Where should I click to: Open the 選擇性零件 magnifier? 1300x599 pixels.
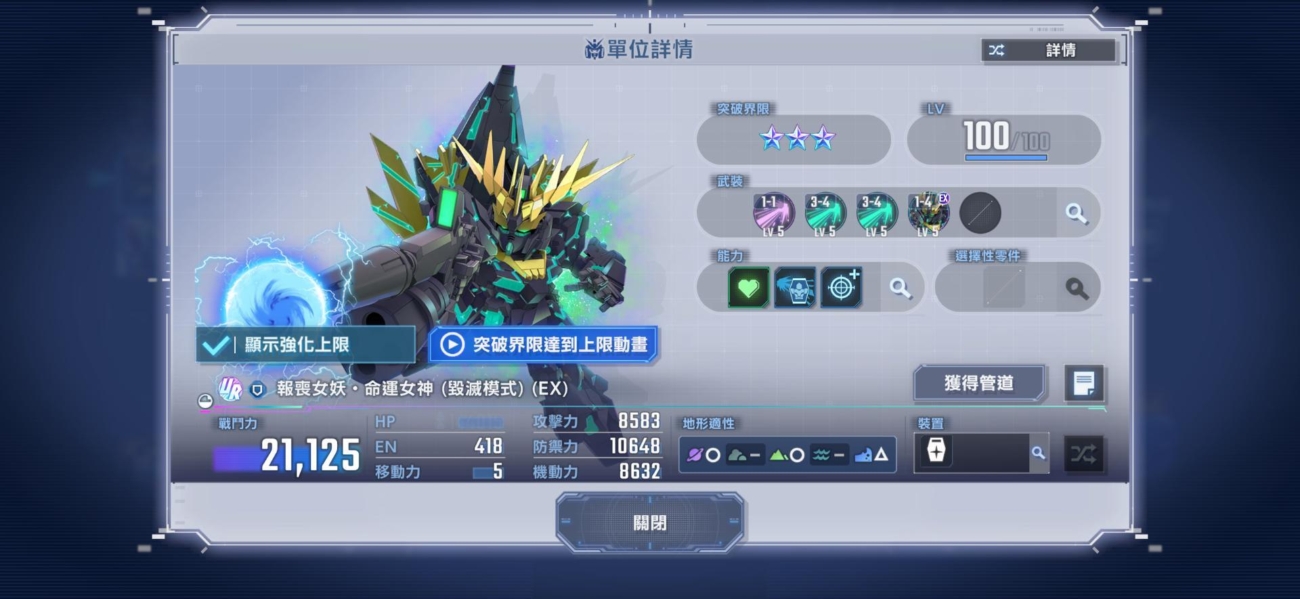click(1076, 288)
